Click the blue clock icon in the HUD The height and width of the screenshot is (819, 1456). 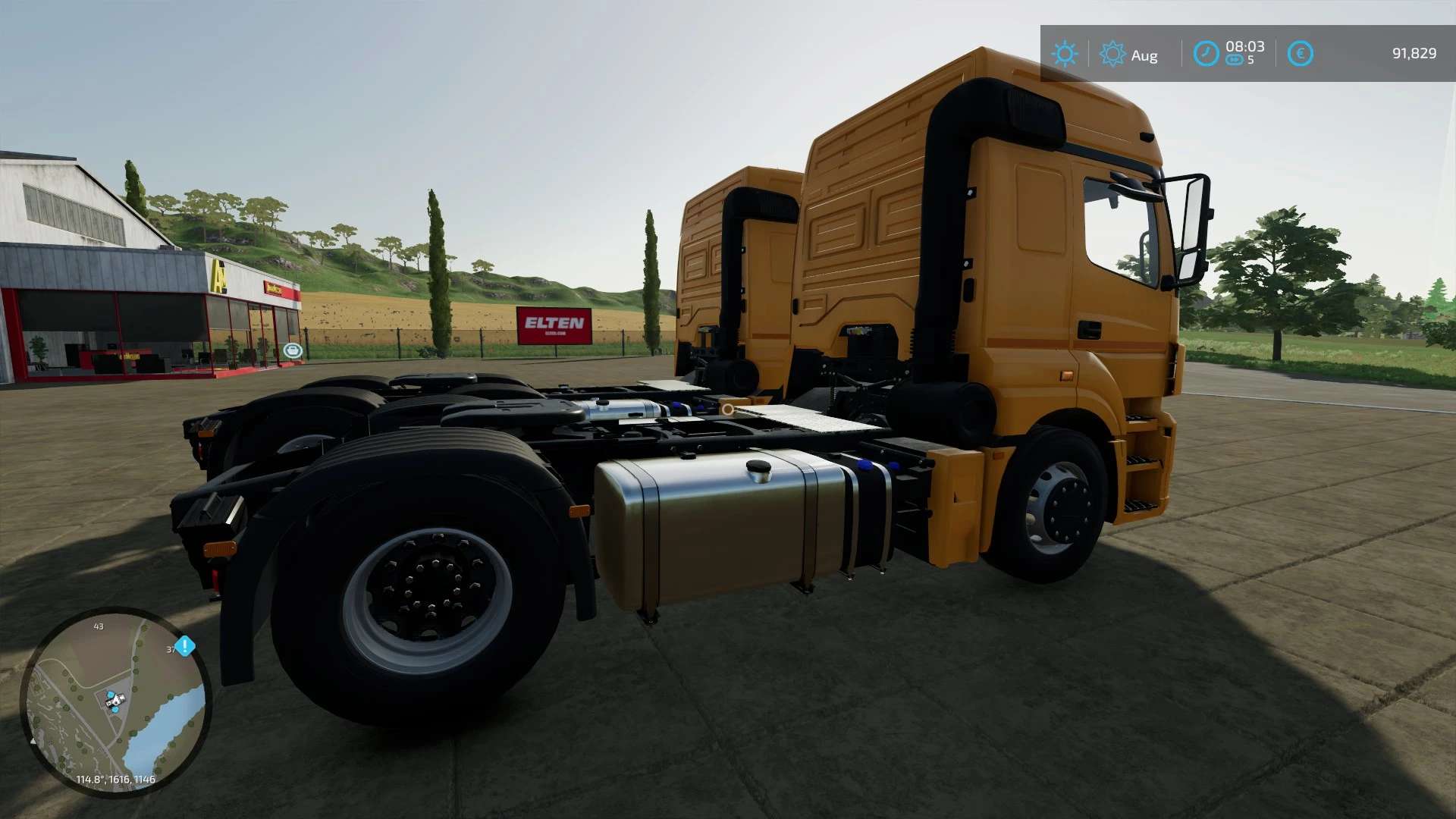1207,52
